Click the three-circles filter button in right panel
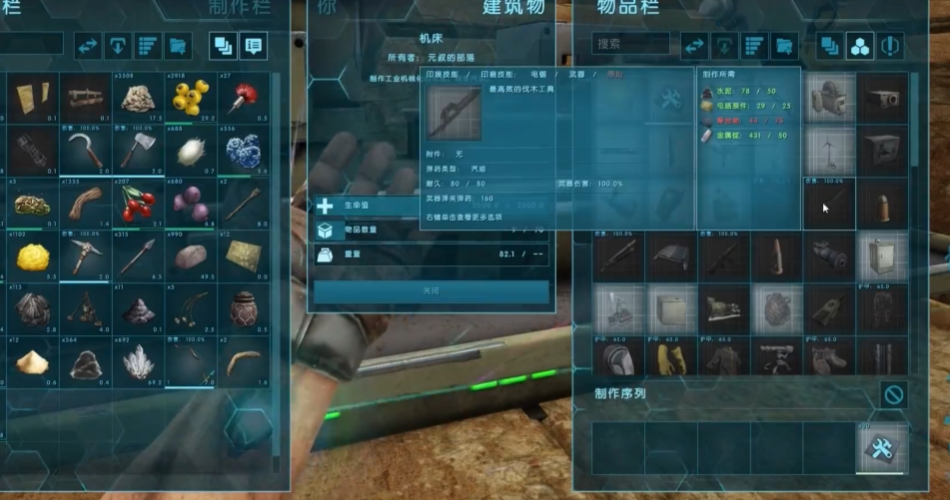Screen dimensions: 950x500 point(859,45)
